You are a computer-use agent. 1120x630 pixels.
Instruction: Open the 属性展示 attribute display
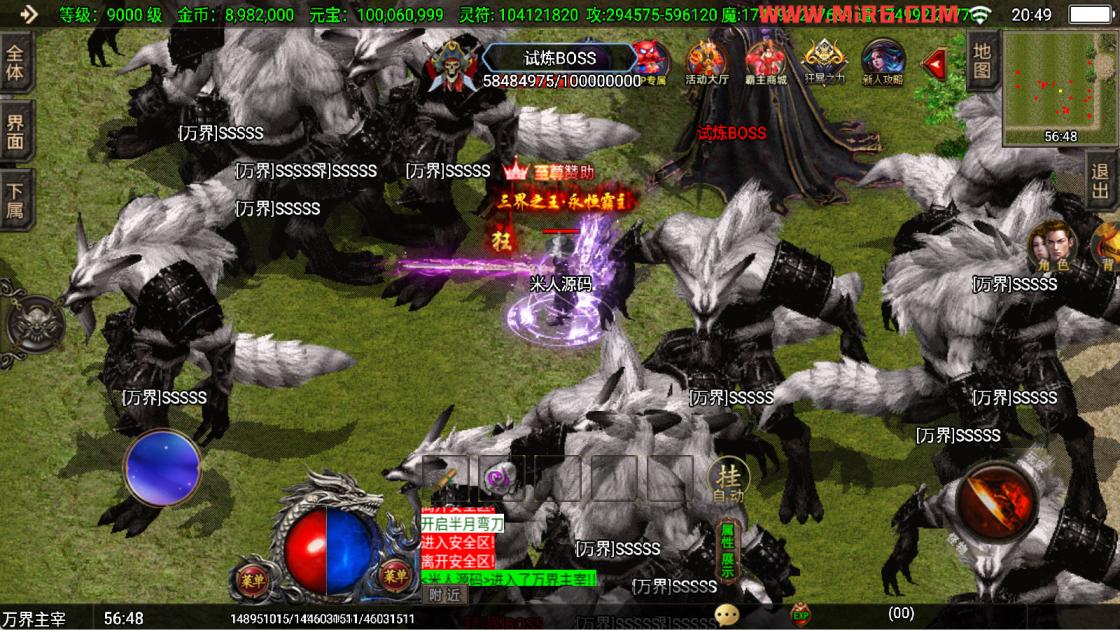pyautogui.click(x=728, y=552)
